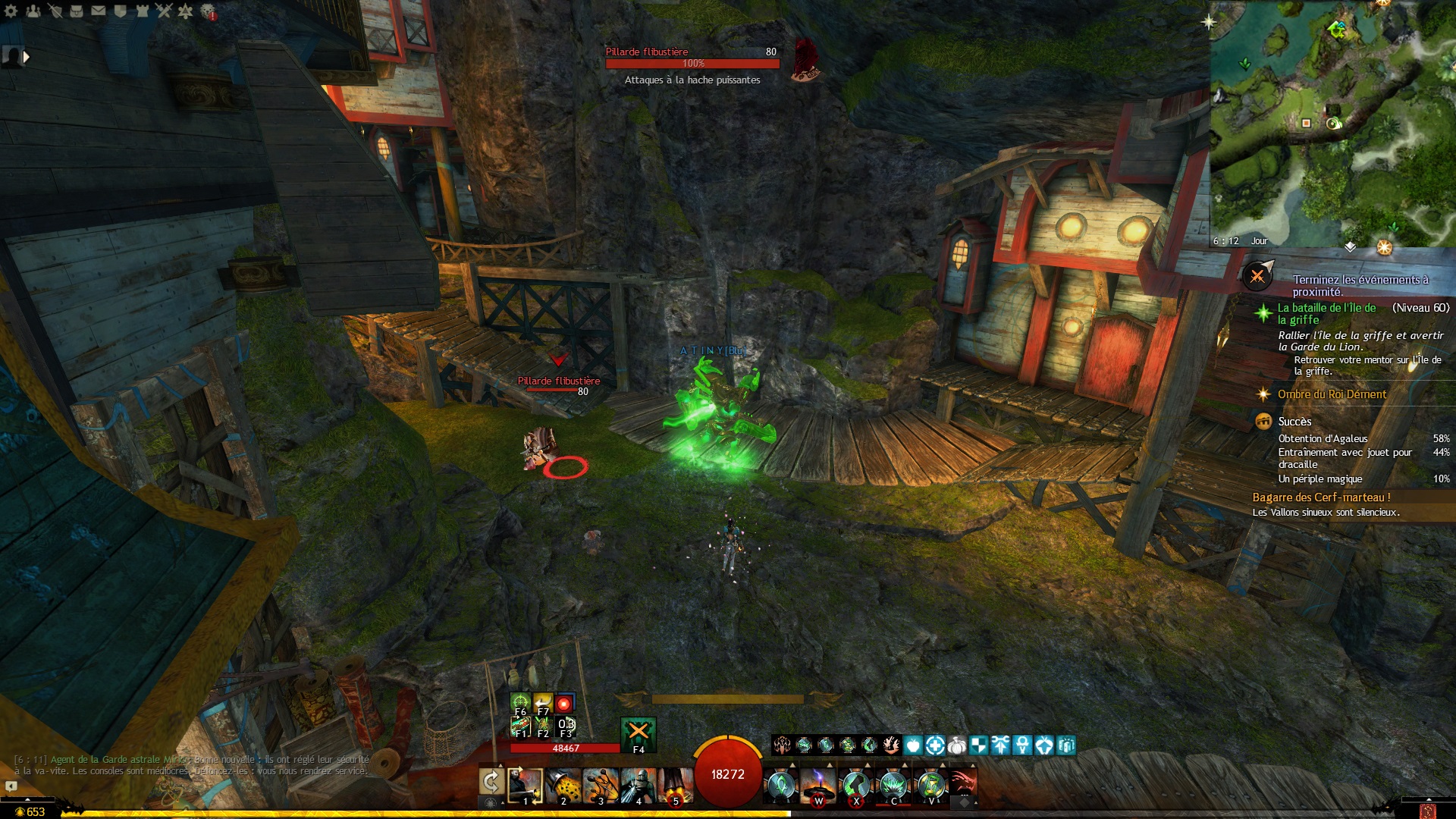
Task: Open the World vs World castle icon
Action: [x=143, y=11]
